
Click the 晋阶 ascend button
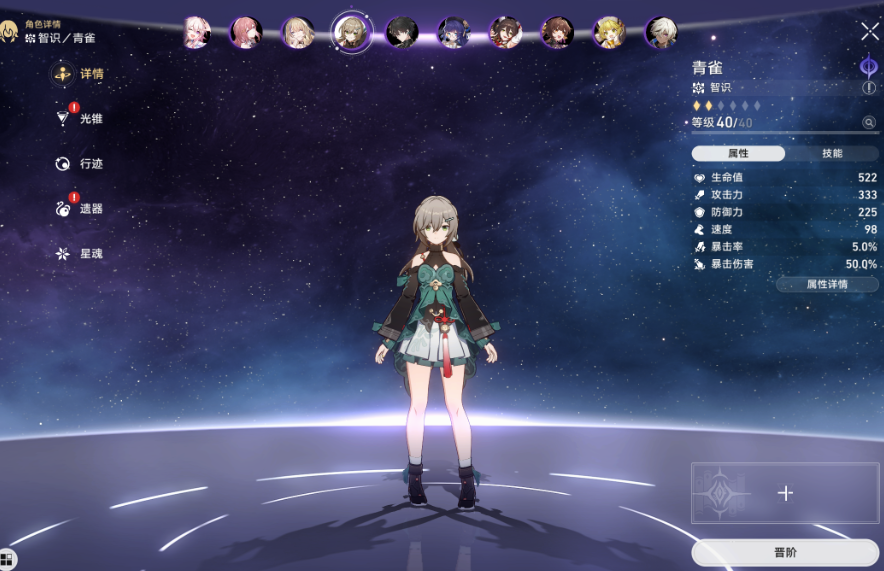[785, 552]
